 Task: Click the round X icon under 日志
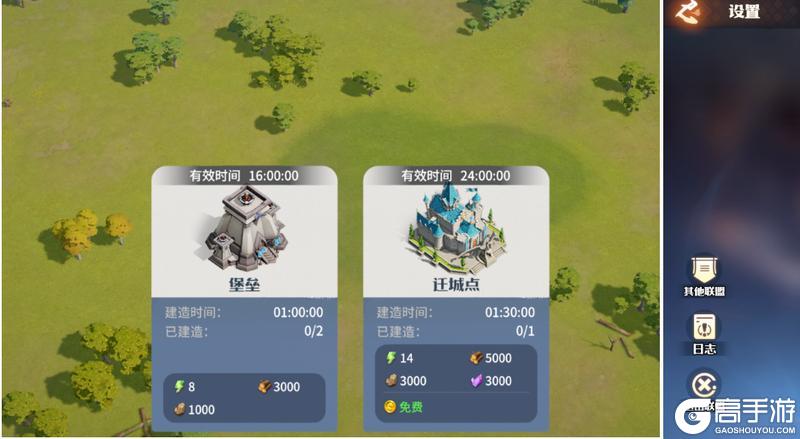(704, 386)
